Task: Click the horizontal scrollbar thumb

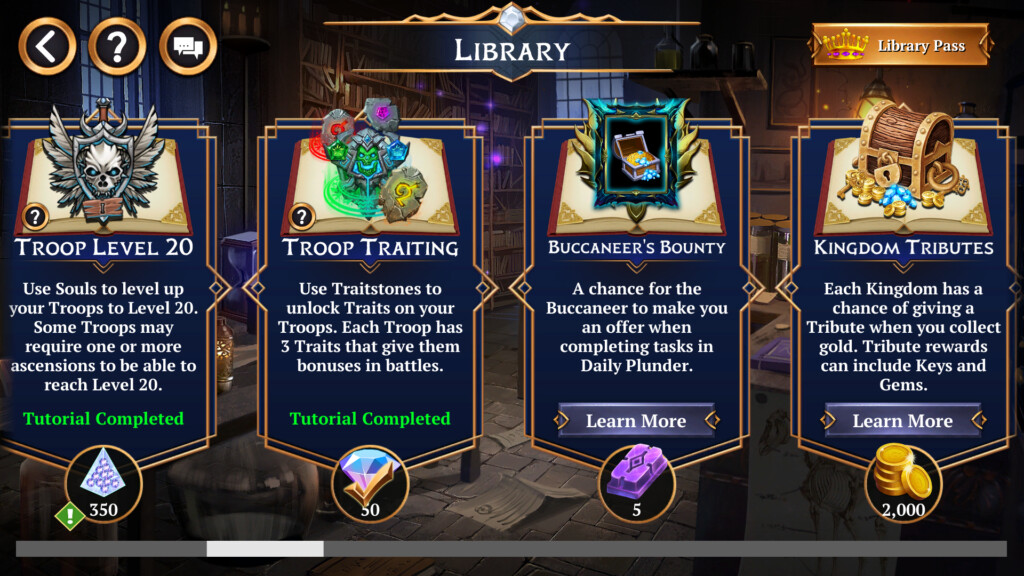Action: (265, 548)
